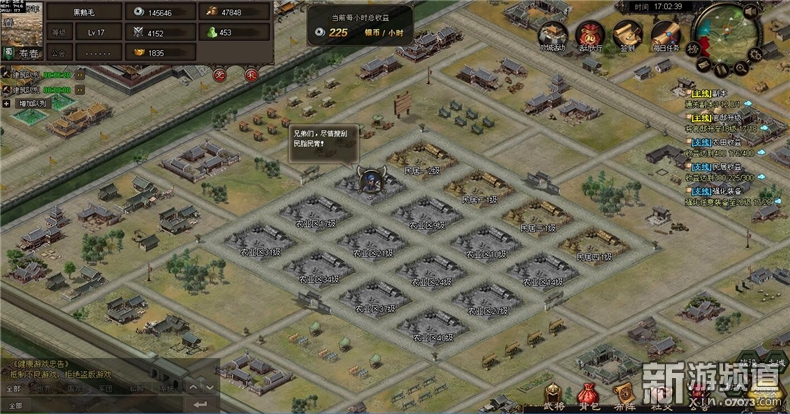
Task: Click the red 免 round button
Action: (219, 74)
